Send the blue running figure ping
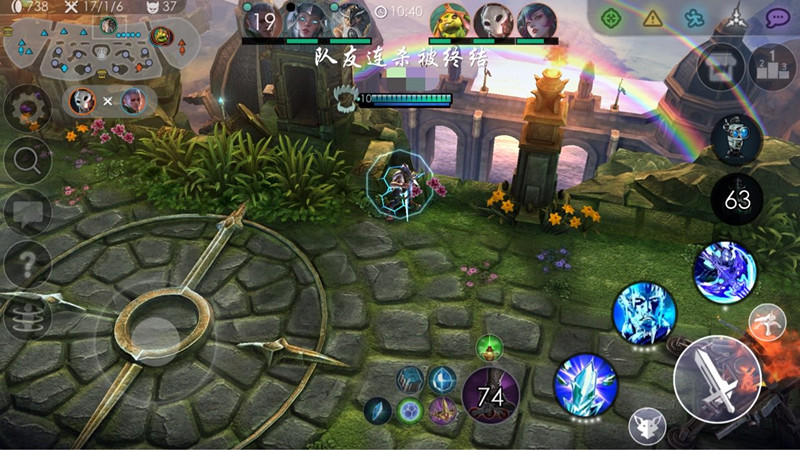The width and height of the screenshot is (800, 450). [x=695, y=17]
